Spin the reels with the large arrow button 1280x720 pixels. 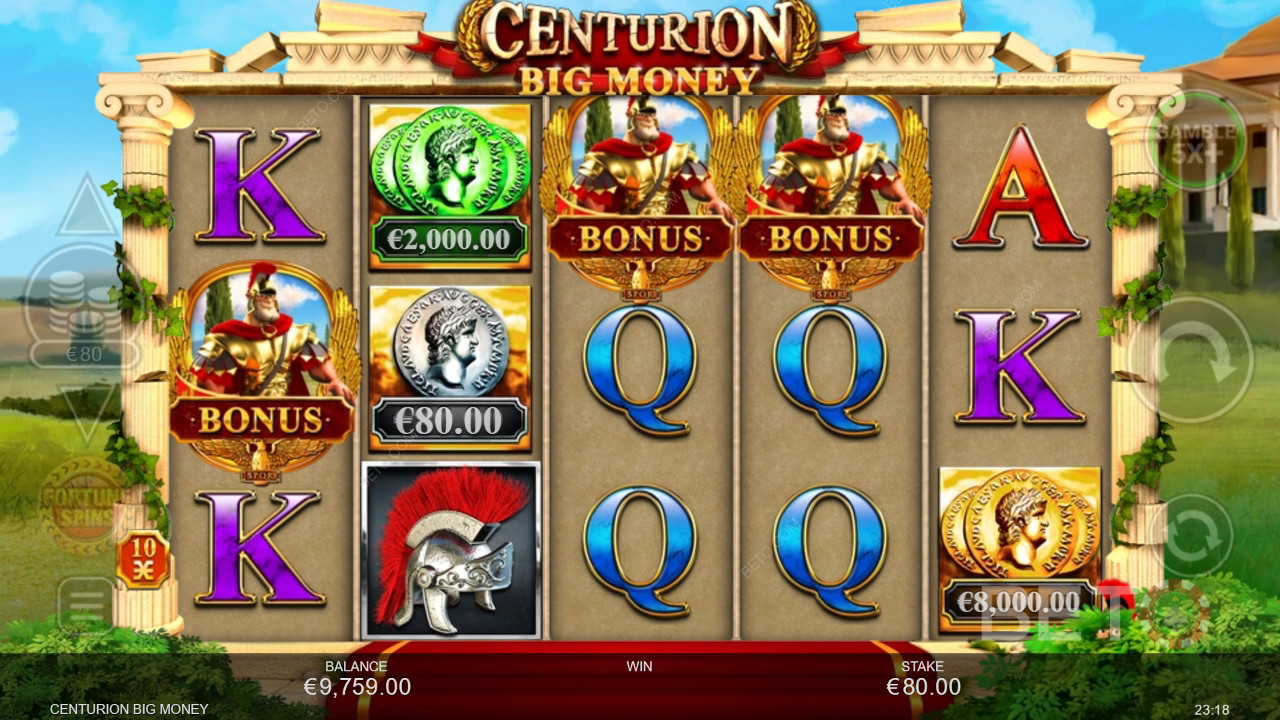[1190, 359]
